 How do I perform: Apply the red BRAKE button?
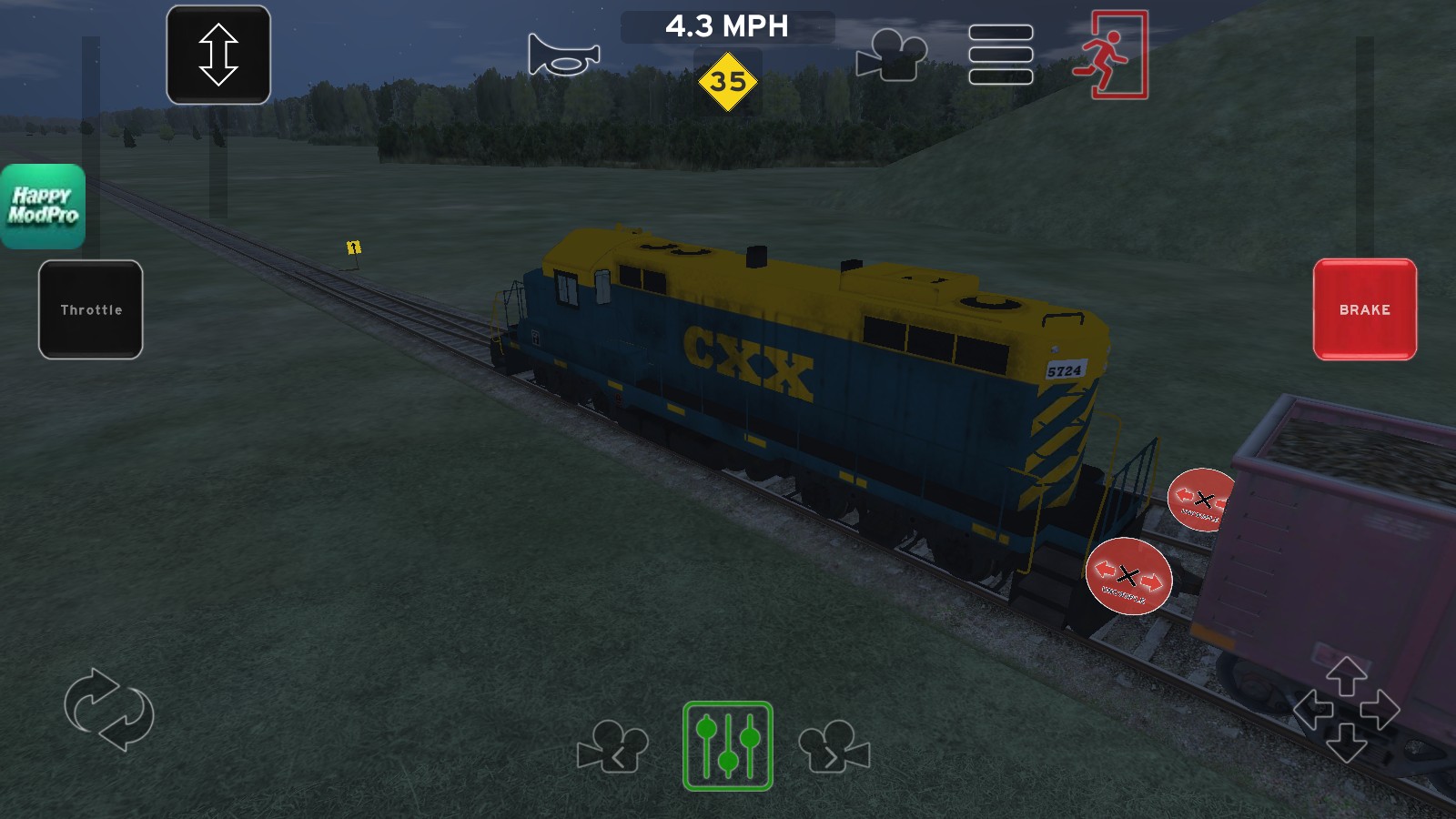(x=1364, y=309)
